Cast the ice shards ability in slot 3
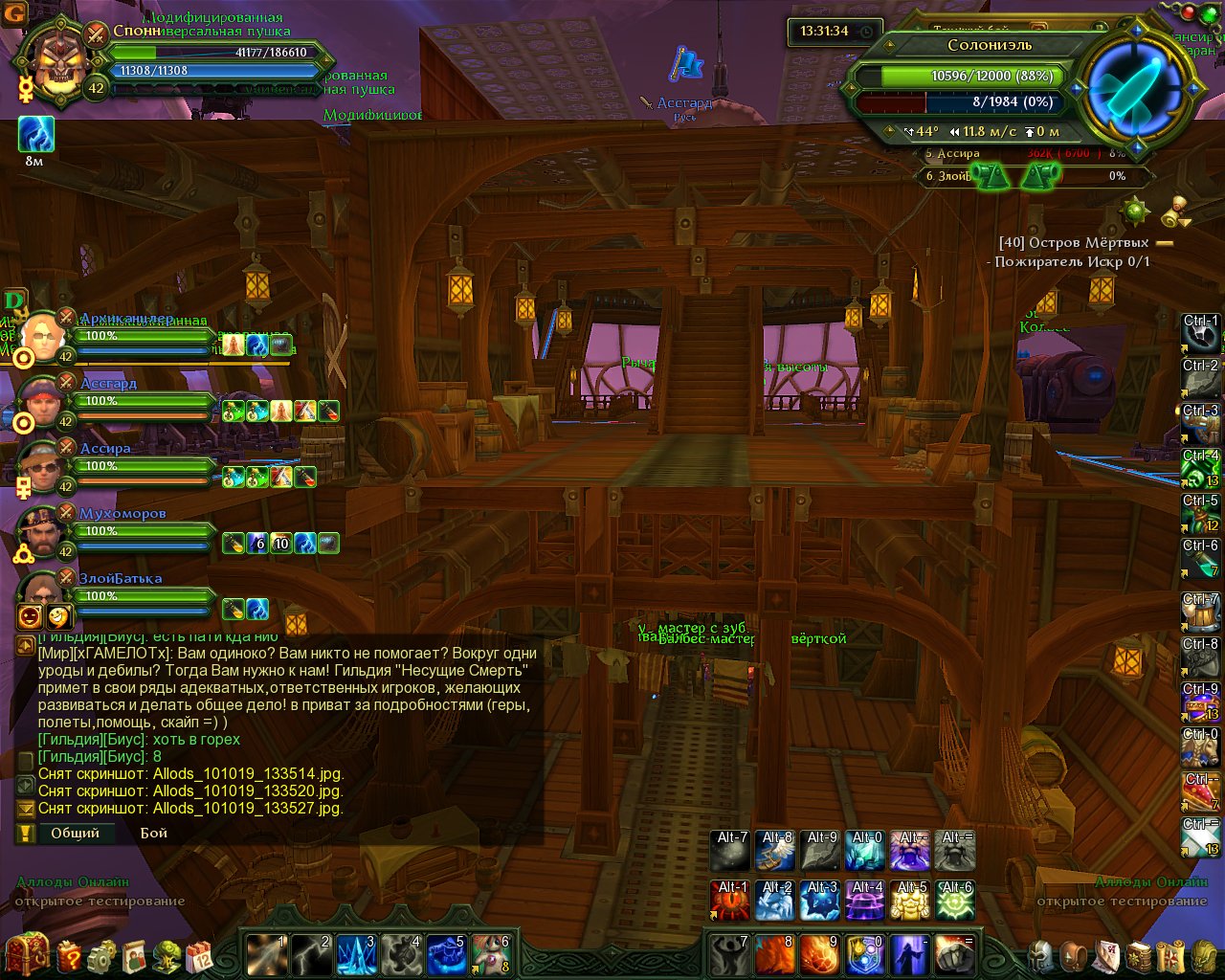This screenshot has height=980, width=1225. [356, 954]
